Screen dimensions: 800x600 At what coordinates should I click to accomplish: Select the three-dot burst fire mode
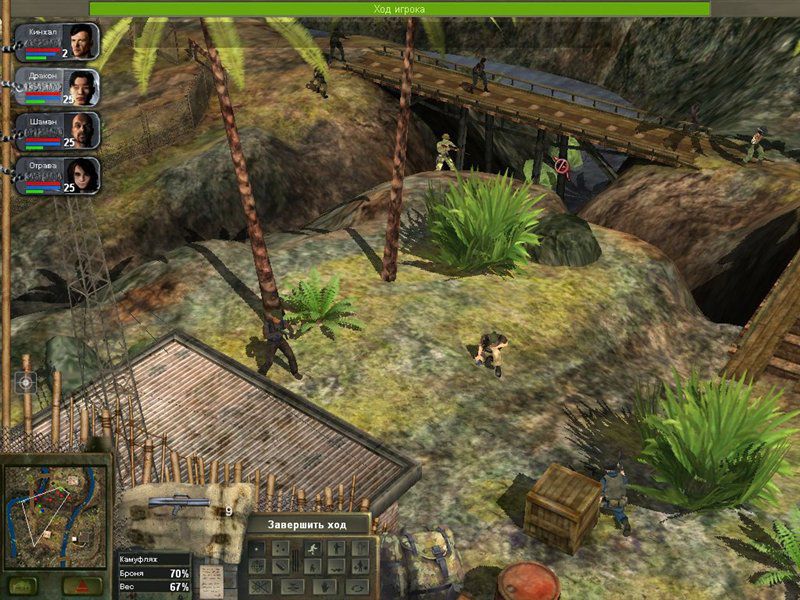coord(281,548)
